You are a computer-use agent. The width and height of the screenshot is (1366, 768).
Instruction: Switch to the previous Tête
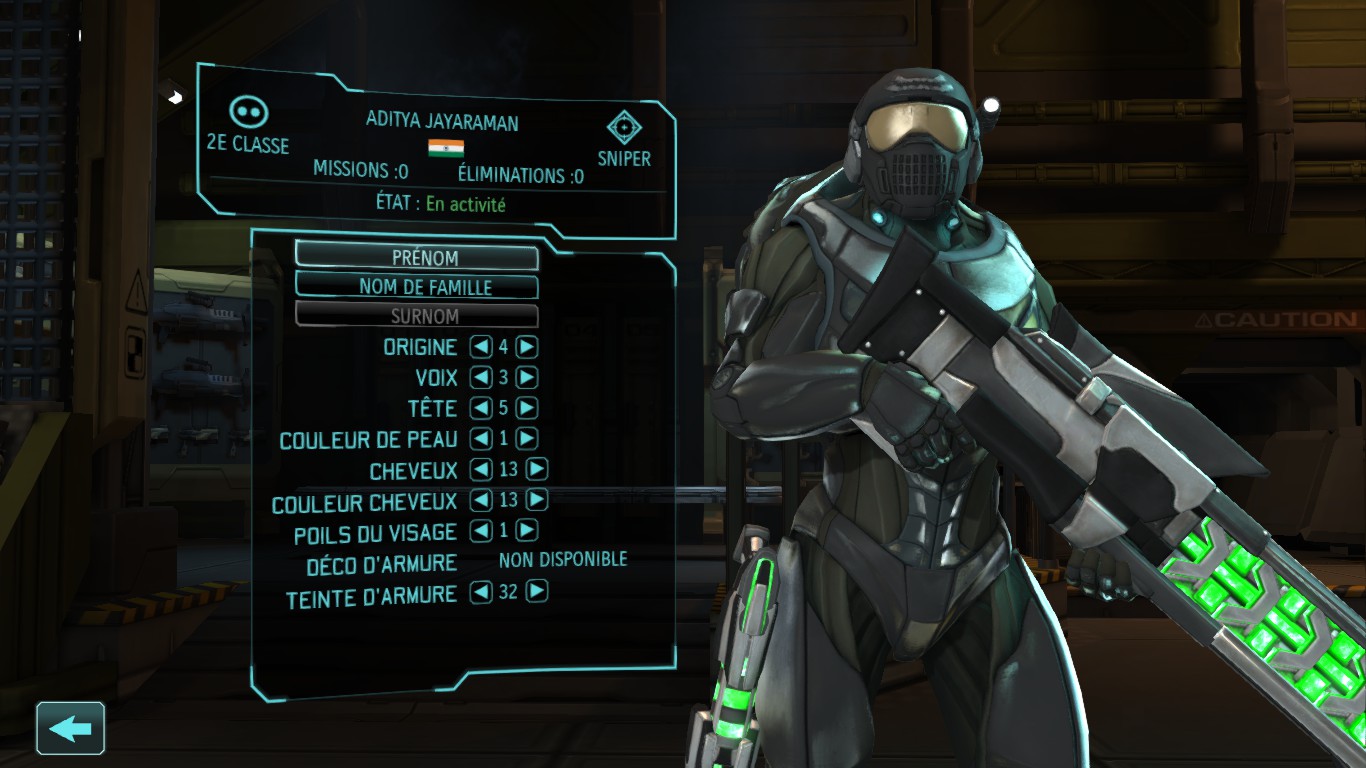click(481, 408)
